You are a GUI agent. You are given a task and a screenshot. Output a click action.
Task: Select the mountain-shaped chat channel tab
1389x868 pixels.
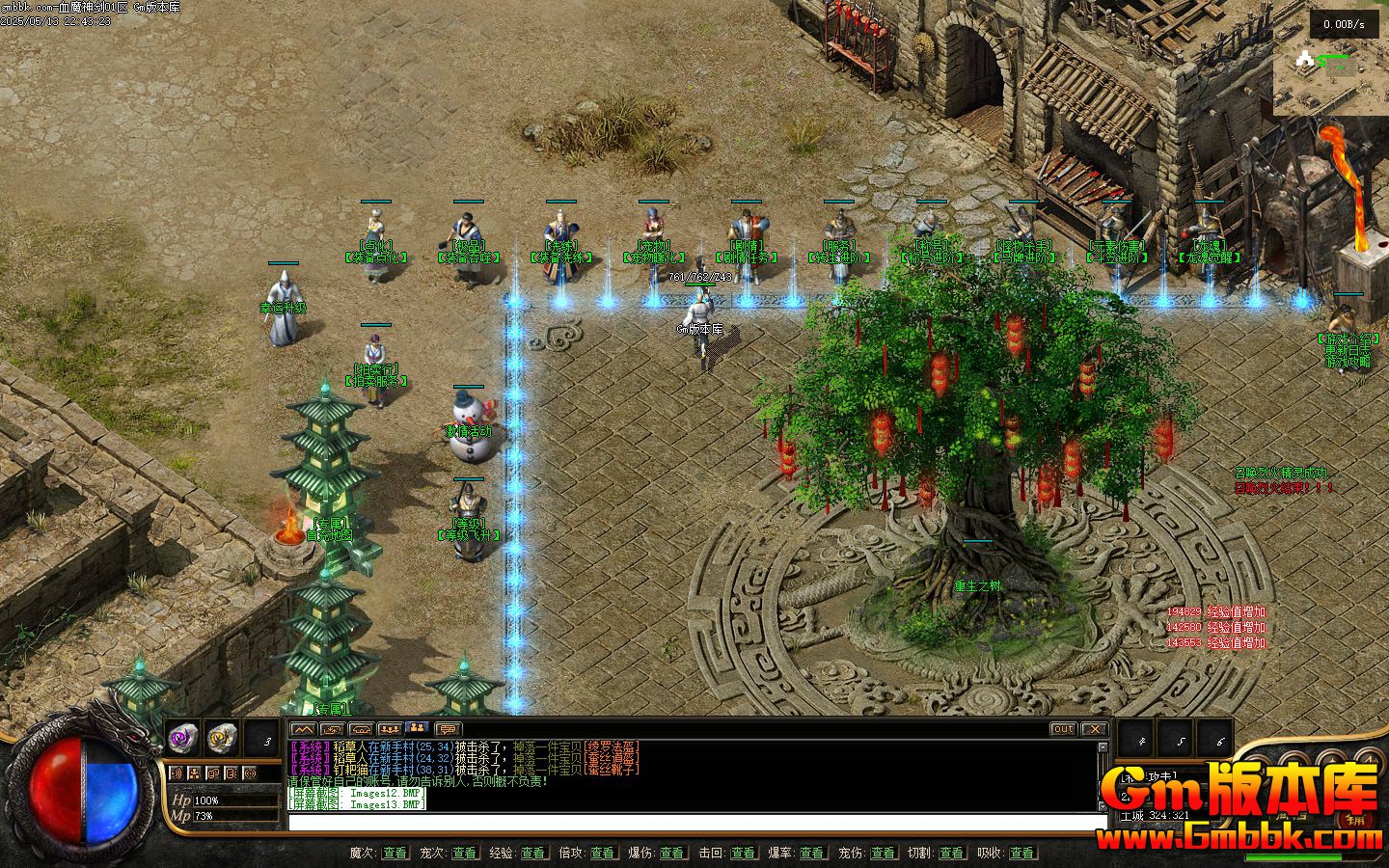303,729
